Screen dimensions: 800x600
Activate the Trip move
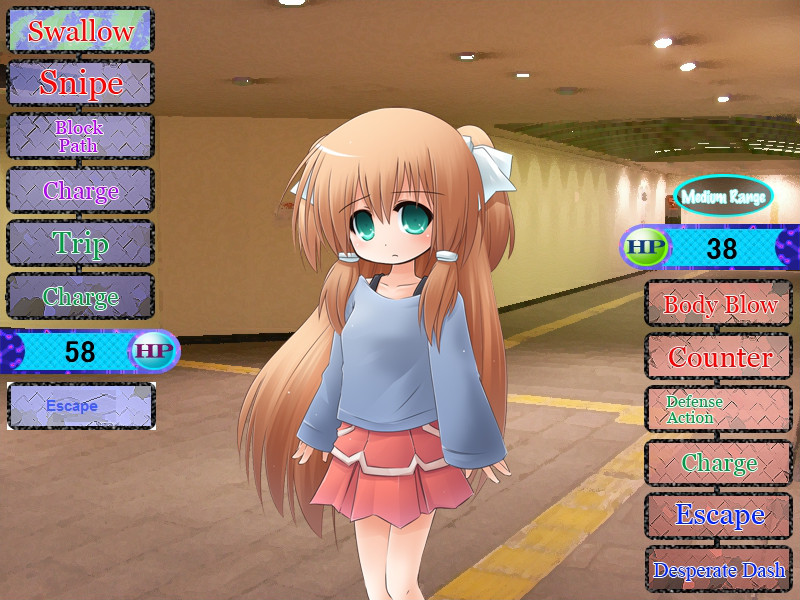click(x=80, y=243)
